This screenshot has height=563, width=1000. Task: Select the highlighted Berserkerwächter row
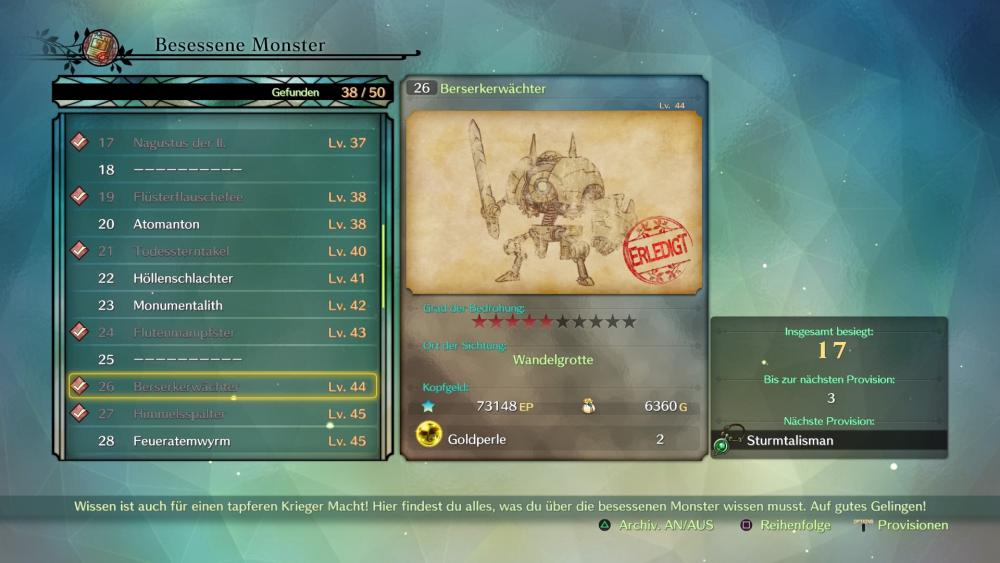[222, 386]
